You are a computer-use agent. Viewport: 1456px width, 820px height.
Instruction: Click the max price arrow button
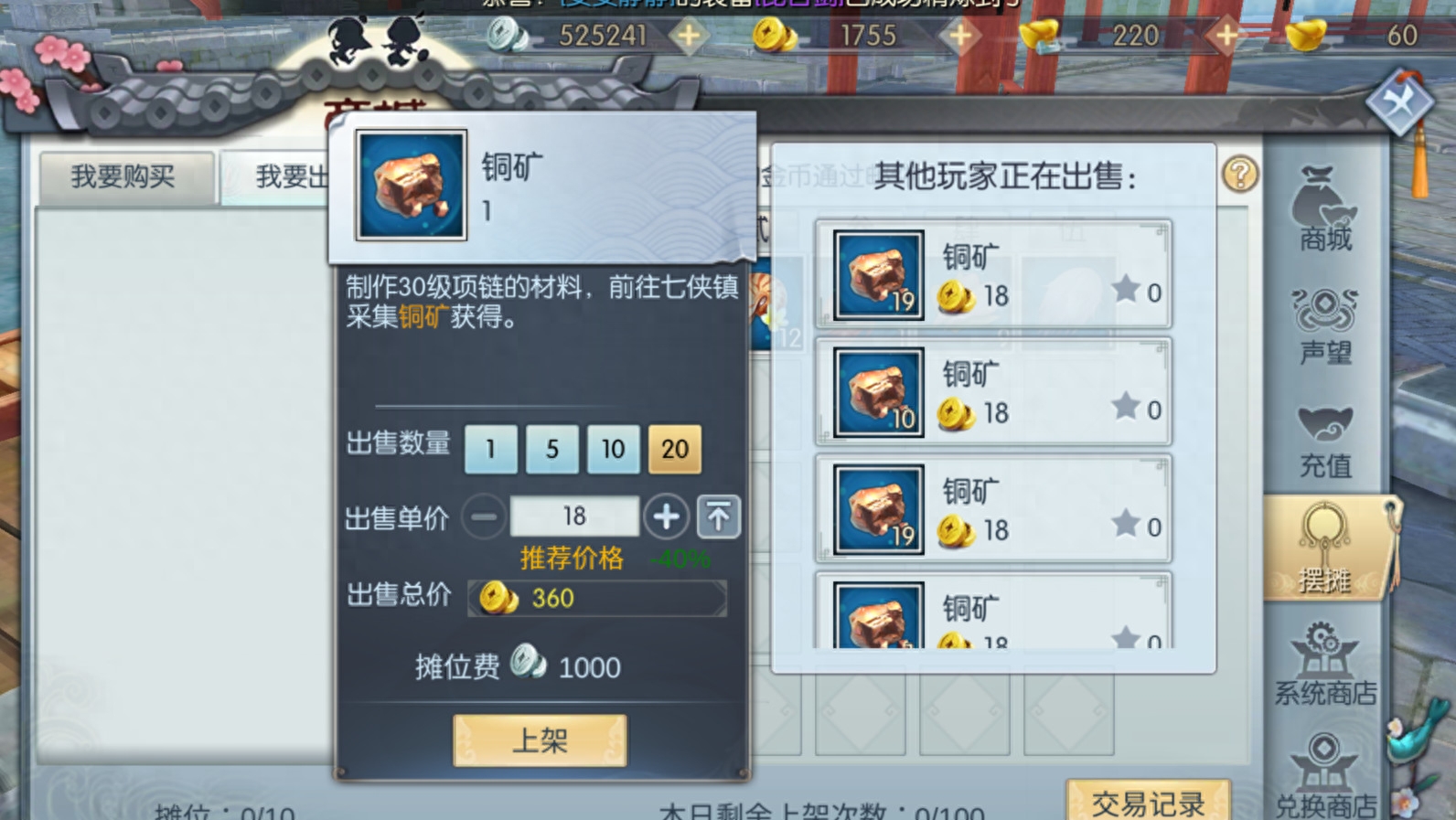point(719,516)
